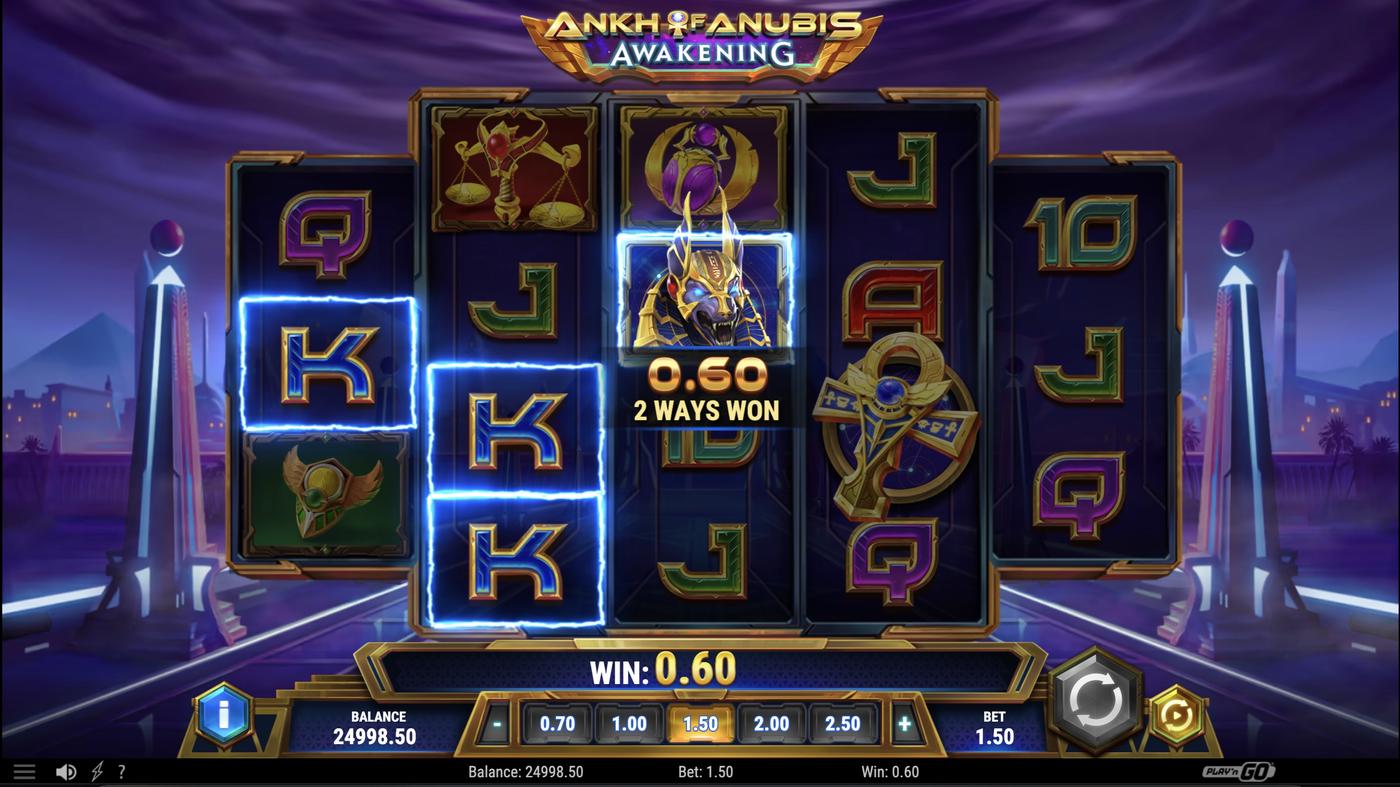1400x787 pixels.
Task: Select the 2.50 bet option
Action: (842, 722)
